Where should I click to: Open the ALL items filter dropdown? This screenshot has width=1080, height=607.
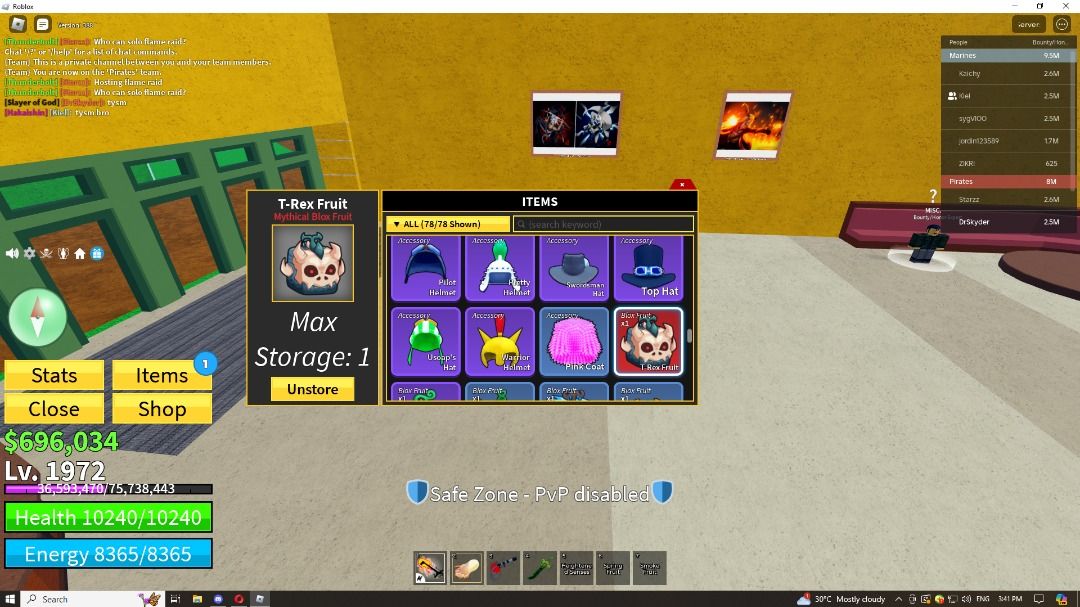coord(447,224)
